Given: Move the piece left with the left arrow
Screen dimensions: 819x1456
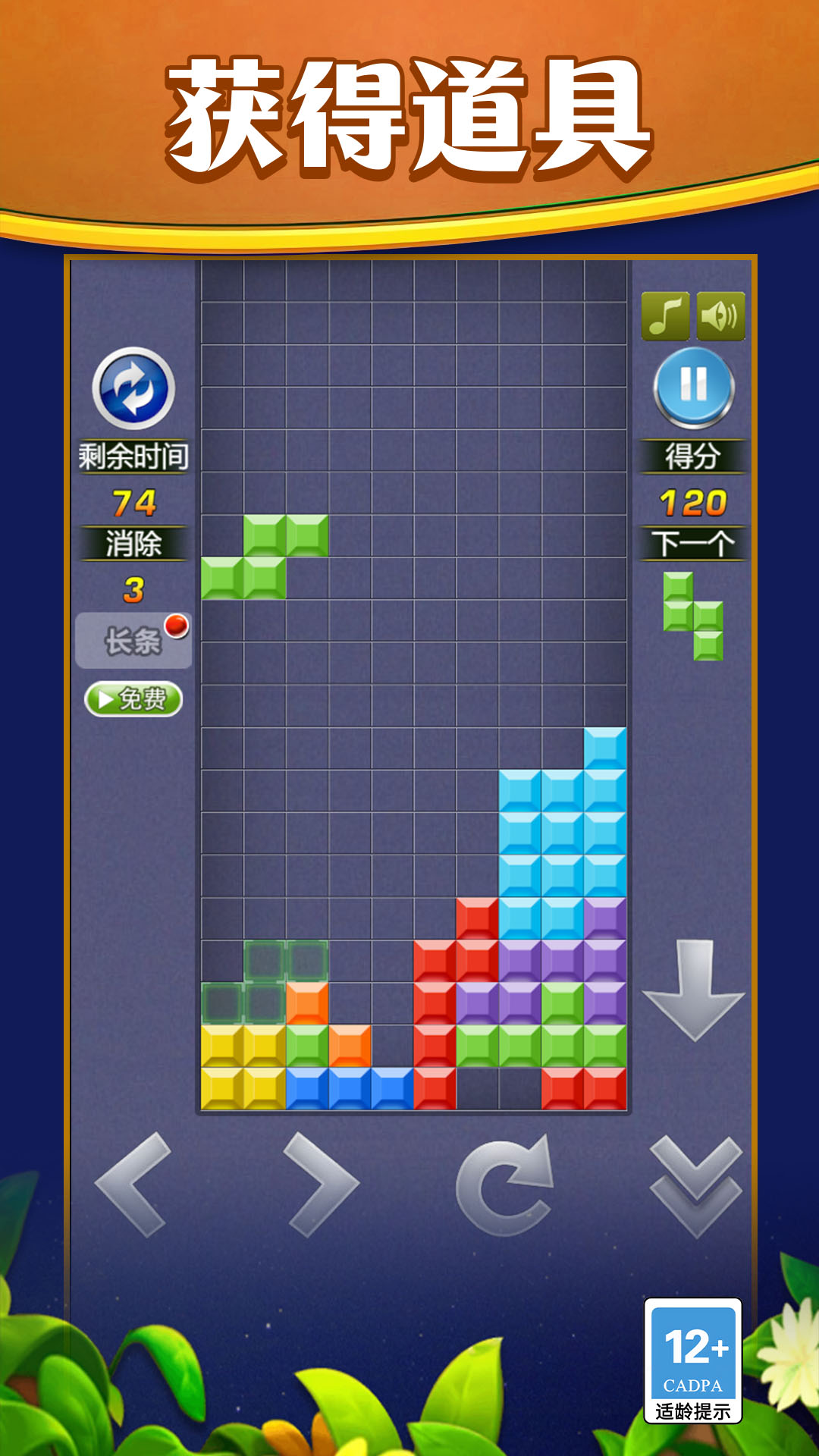Looking at the screenshot, I should tap(133, 1185).
